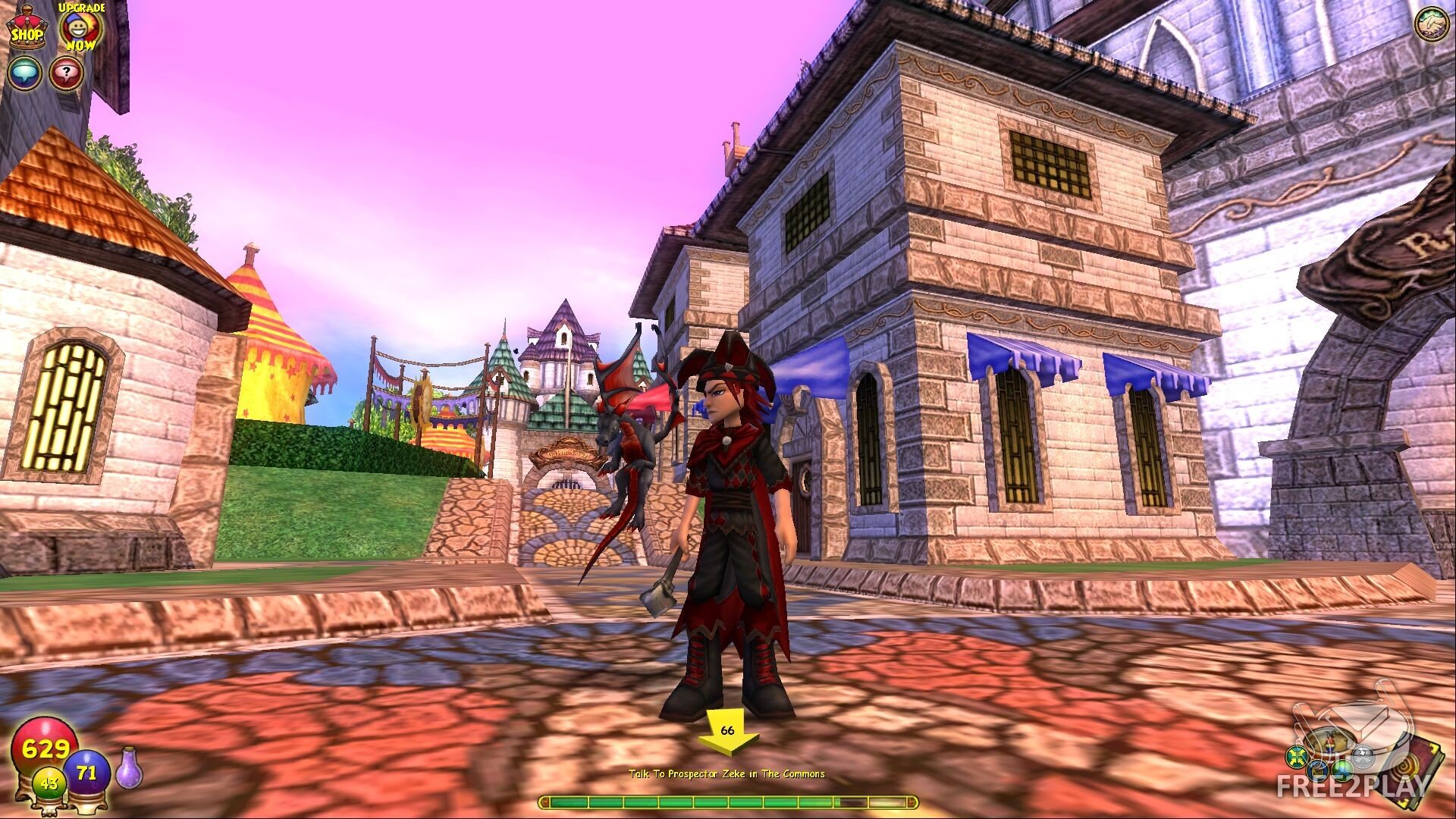Image resolution: width=1456 pixels, height=819 pixels.
Task: Click the green icon with four yellow arrows
Action: pos(1295,756)
